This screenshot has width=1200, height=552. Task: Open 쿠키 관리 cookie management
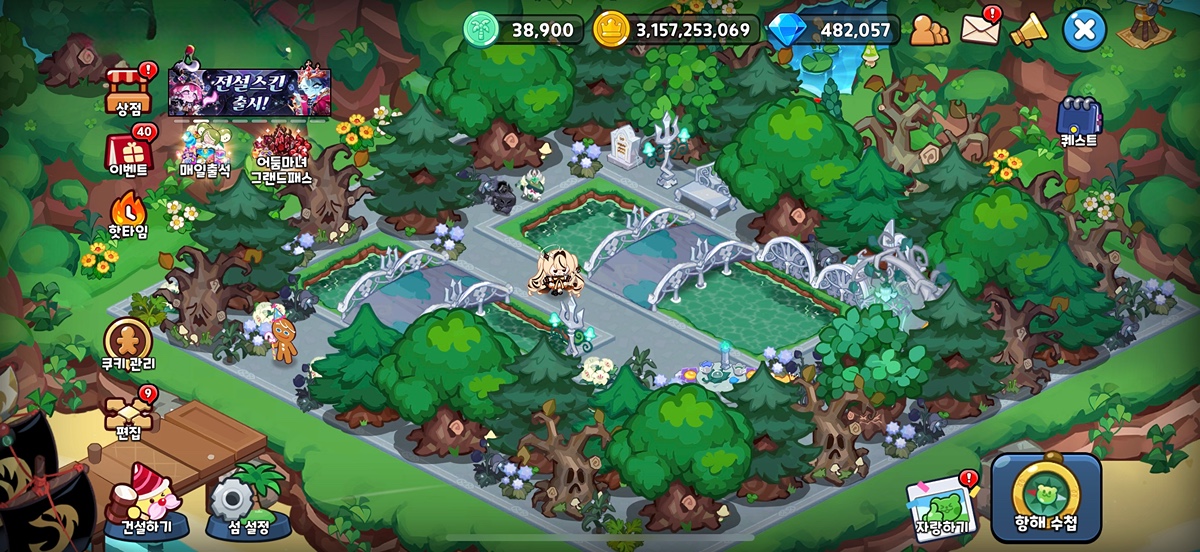129,343
